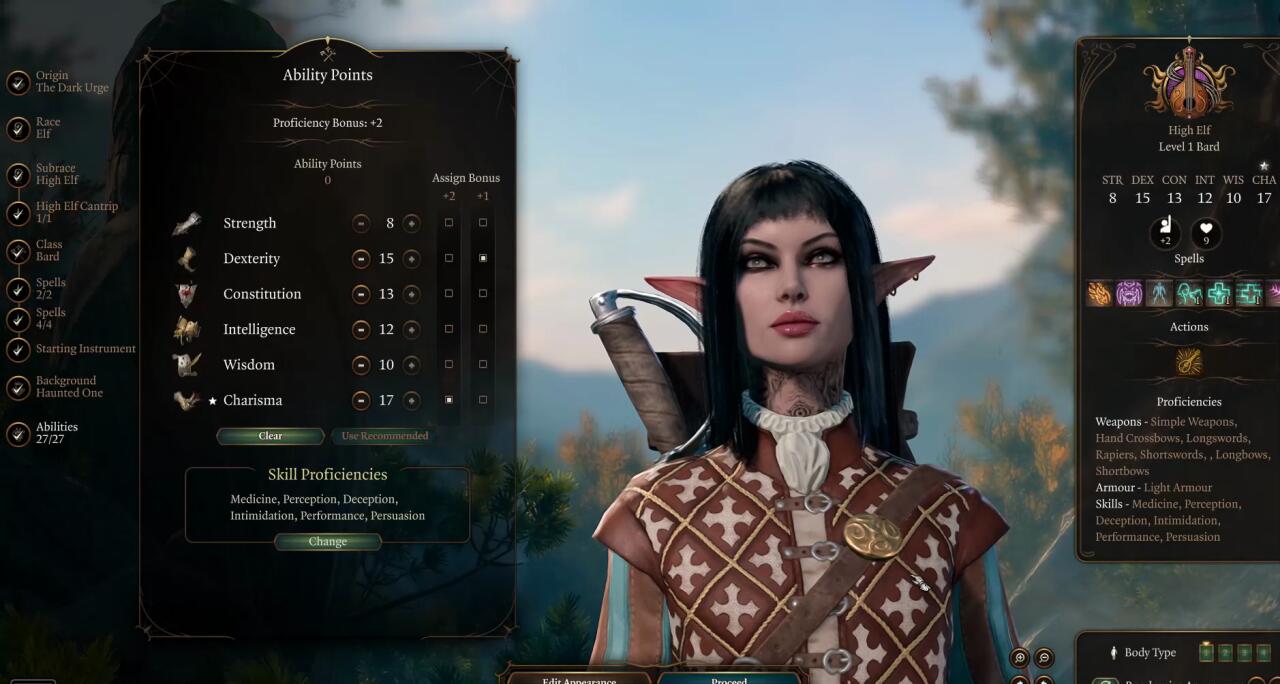This screenshot has height=684, width=1280.
Task: Assign the +2 bonus to Strength
Action: click(449, 223)
